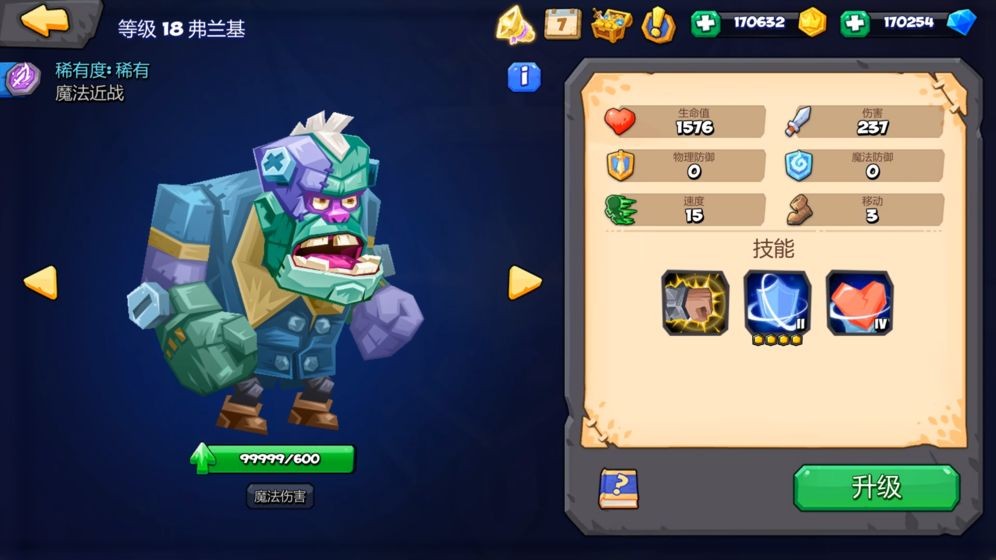The width and height of the screenshot is (996, 560).
Task: Open the treasure chest icon
Action: 611,23
